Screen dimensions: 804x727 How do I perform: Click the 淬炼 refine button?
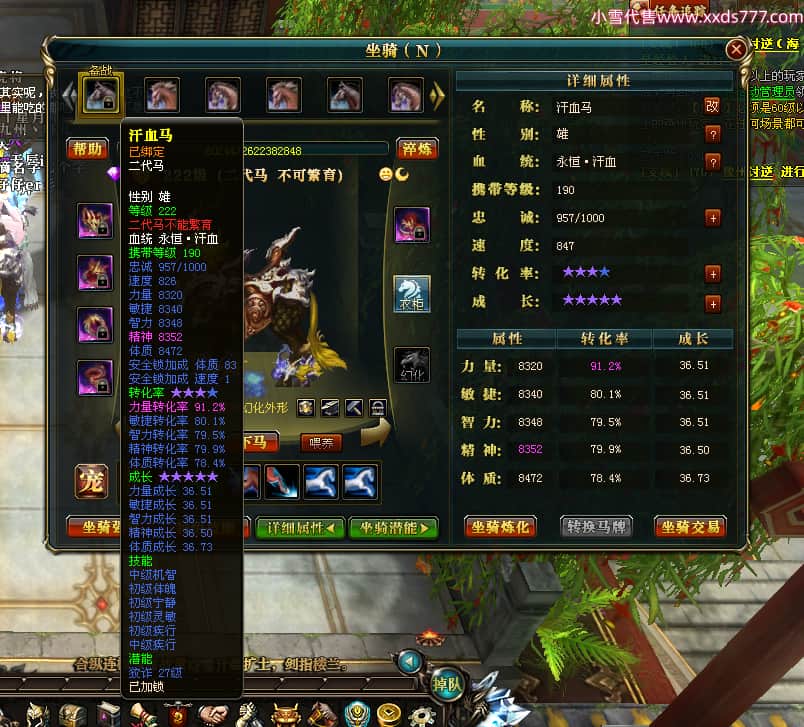(x=417, y=149)
